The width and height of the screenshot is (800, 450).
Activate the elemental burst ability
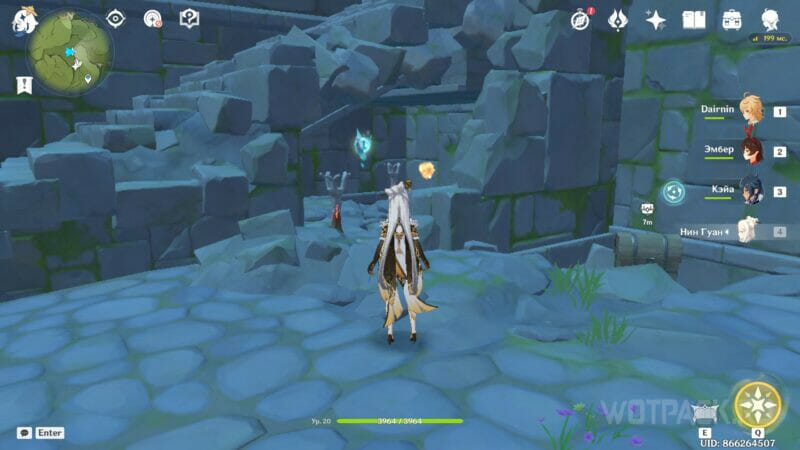coord(756,405)
